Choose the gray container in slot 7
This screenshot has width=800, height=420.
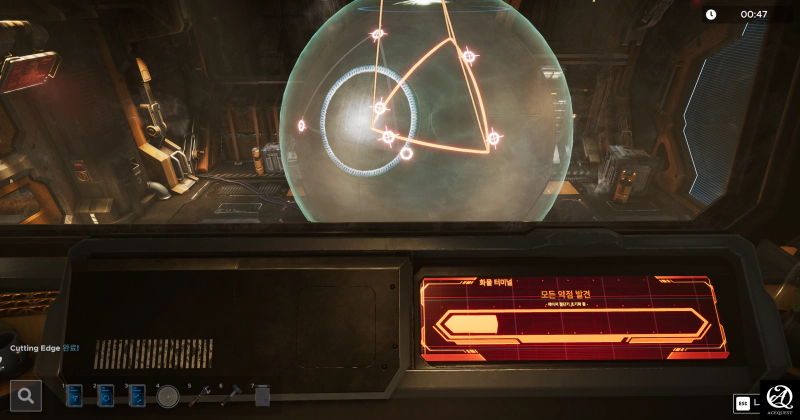[263, 396]
